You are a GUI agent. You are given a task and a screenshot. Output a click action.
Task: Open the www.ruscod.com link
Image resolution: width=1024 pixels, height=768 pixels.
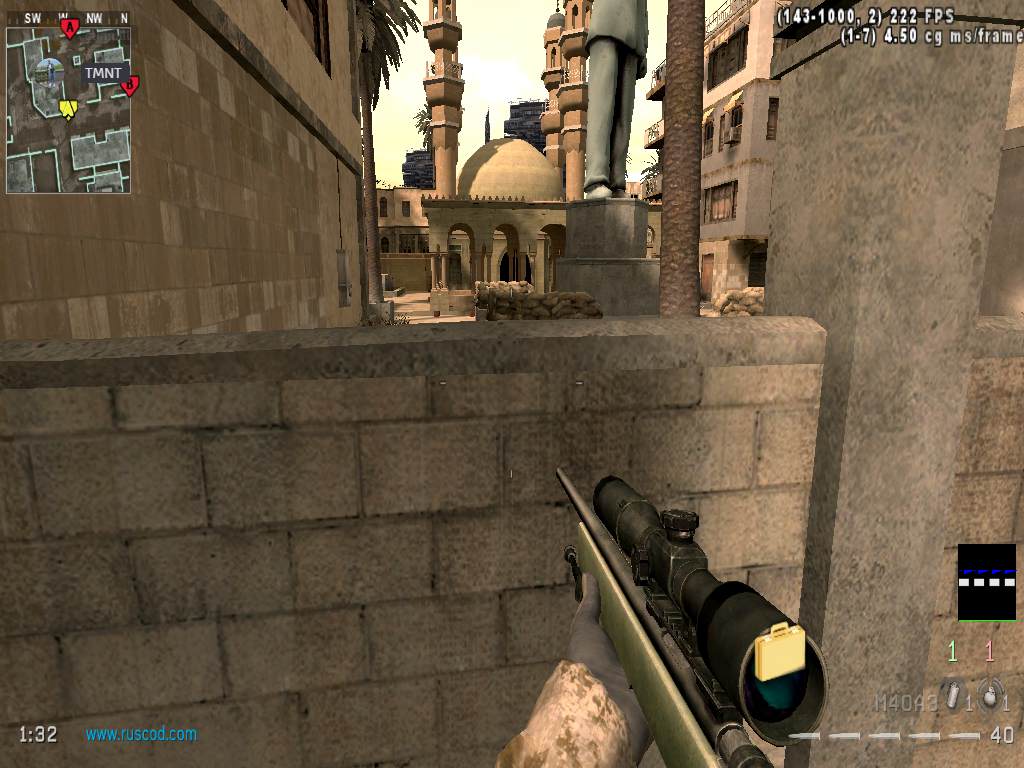click(141, 734)
